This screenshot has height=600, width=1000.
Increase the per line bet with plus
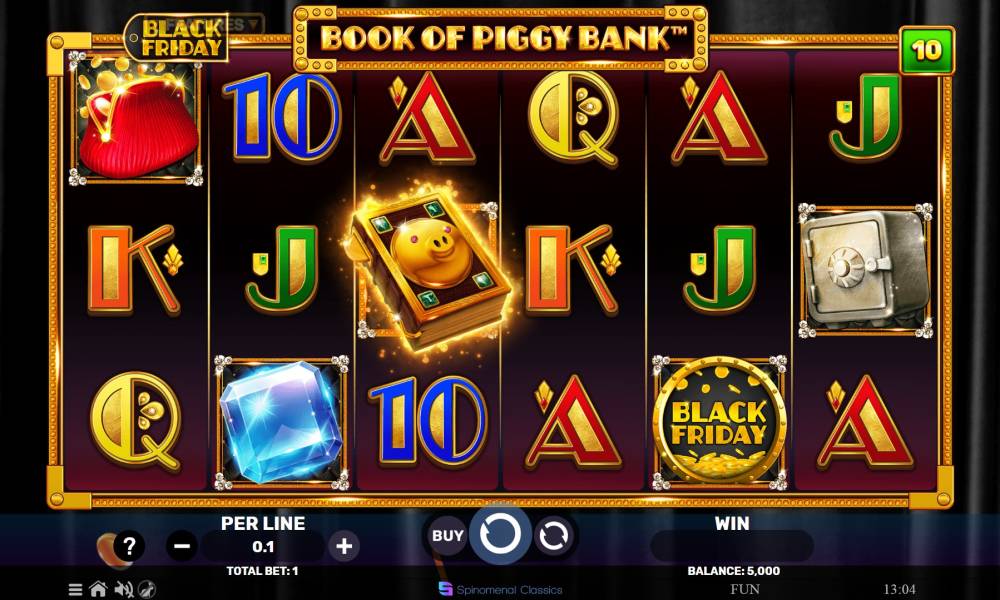[x=344, y=546]
